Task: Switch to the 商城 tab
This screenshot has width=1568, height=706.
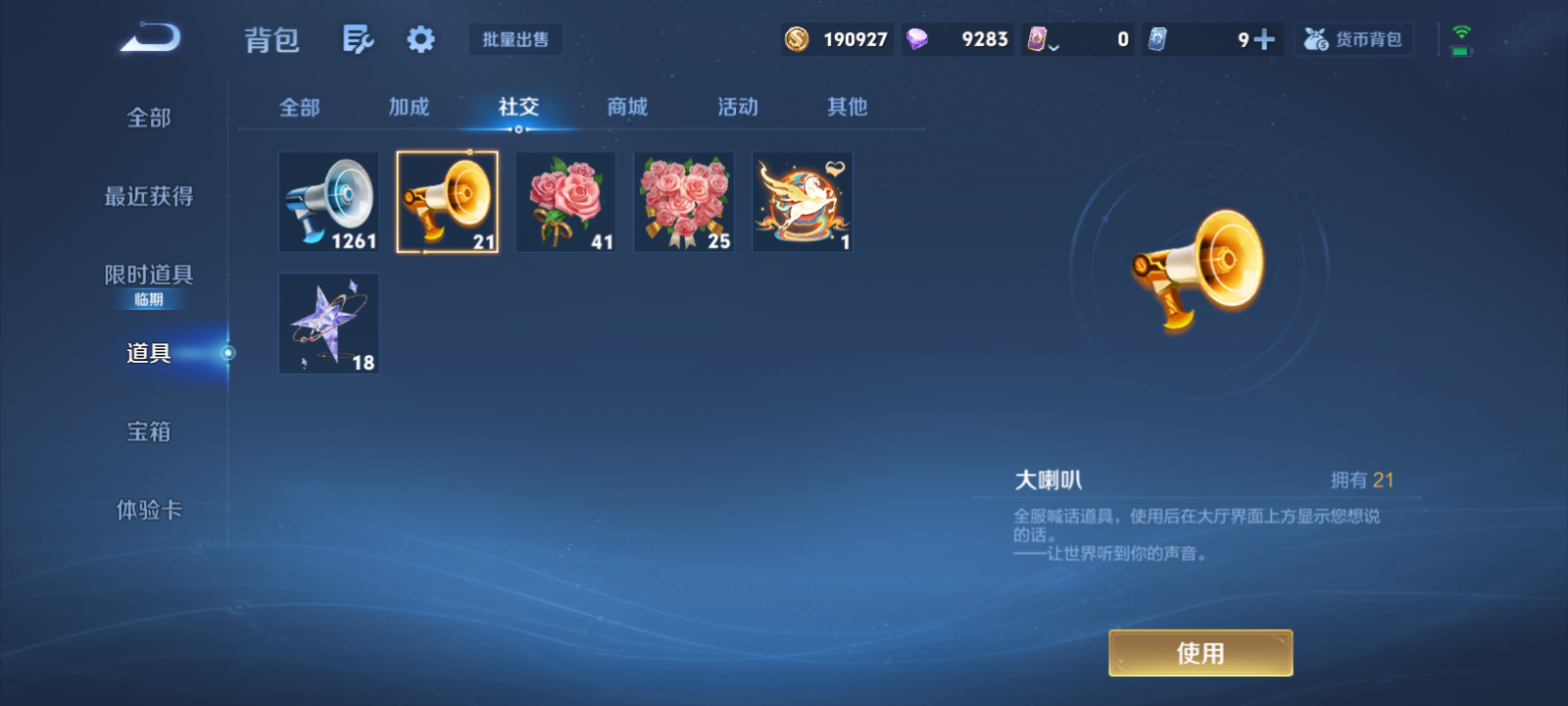Action: click(x=627, y=108)
